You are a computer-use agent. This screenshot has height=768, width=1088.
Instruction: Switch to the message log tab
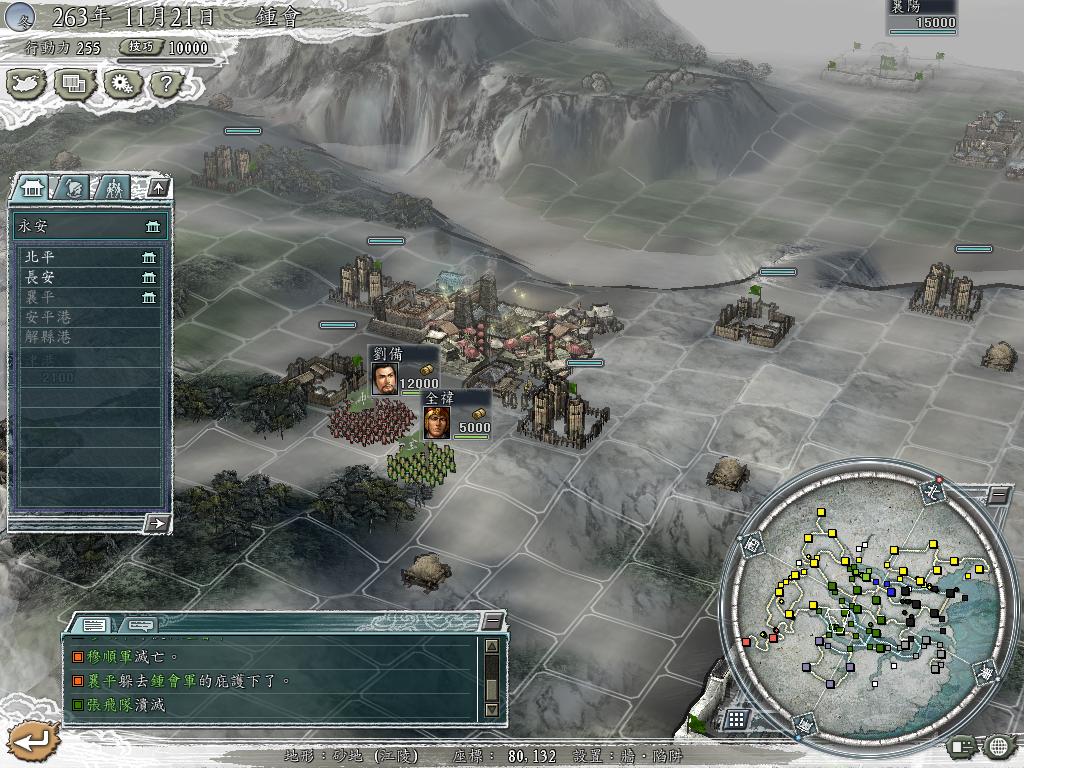[94, 625]
